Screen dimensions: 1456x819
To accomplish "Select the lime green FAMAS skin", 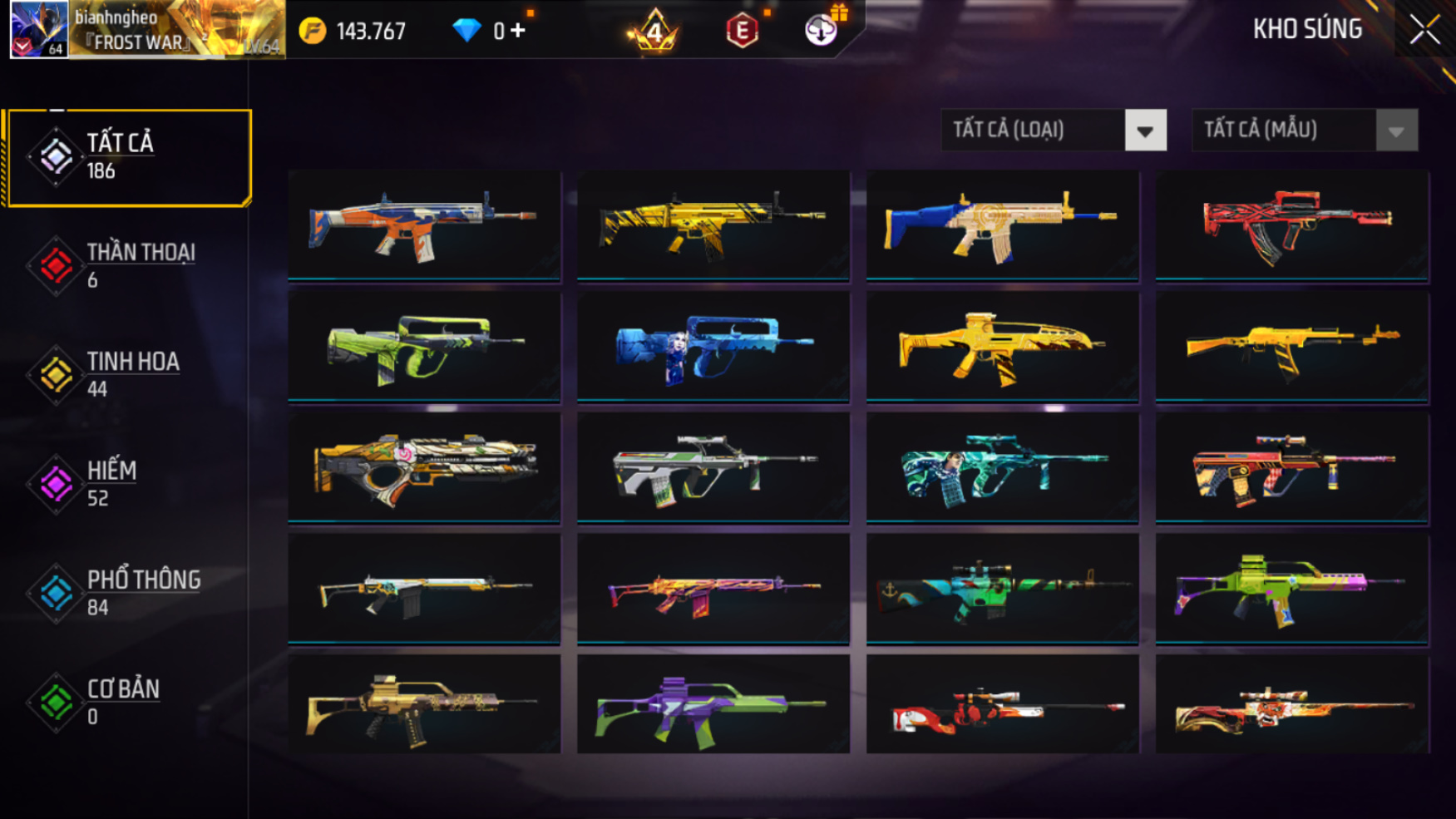I will [424, 347].
